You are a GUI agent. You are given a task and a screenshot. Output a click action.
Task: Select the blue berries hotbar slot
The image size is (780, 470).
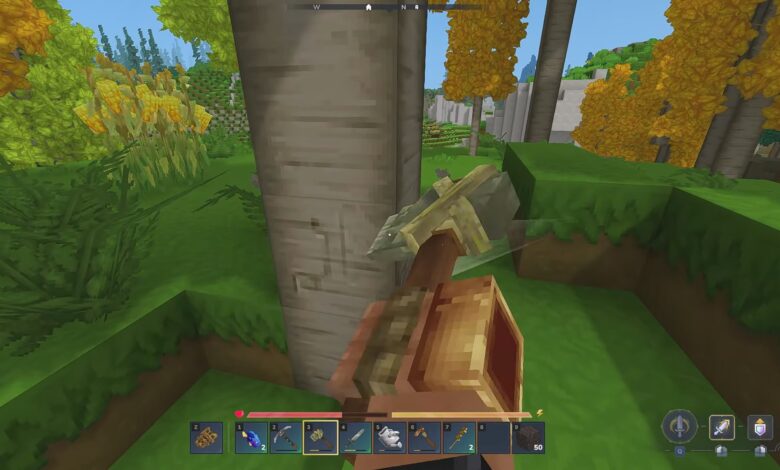(250, 438)
